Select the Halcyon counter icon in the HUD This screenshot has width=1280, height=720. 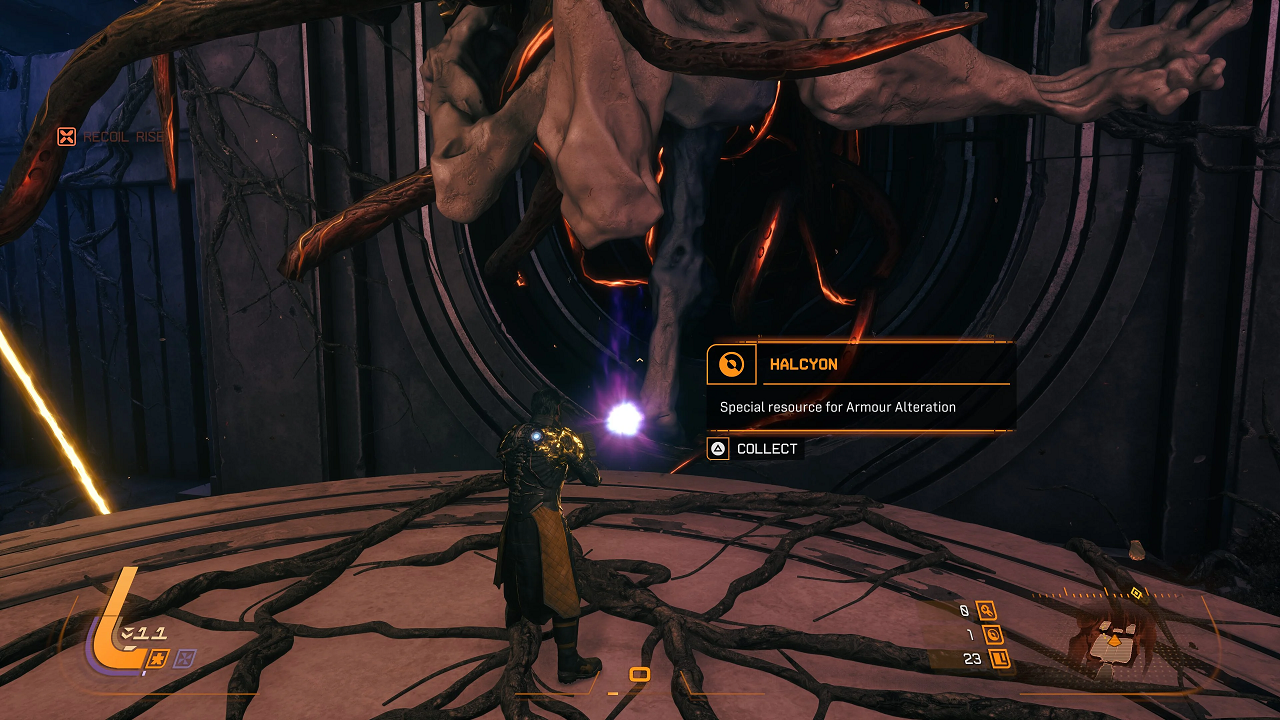tap(993, 634)
